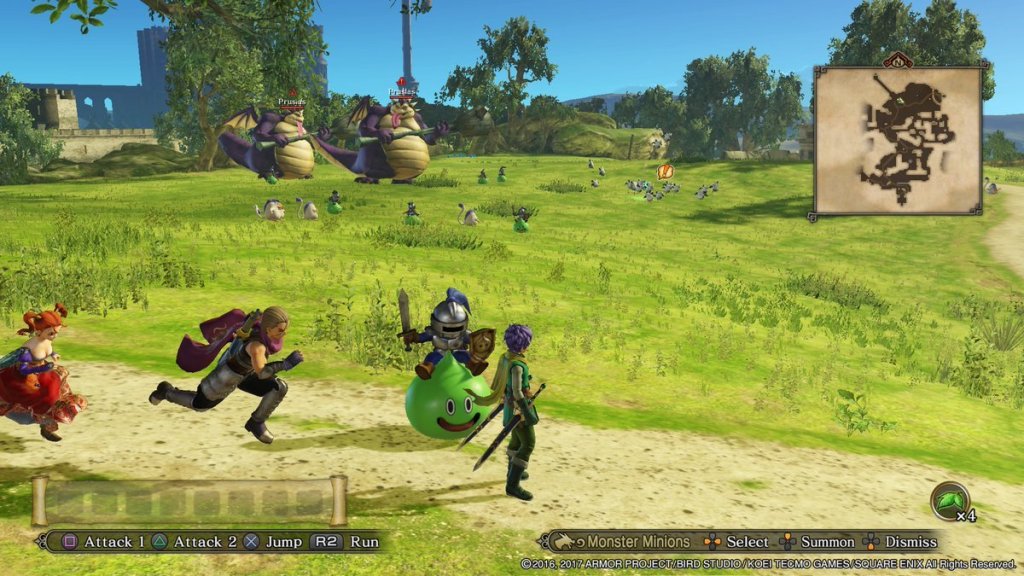The height and width of the screenshot is (576, 1024).
Task: Open the parchment minimap
Action: coord(897,140)
